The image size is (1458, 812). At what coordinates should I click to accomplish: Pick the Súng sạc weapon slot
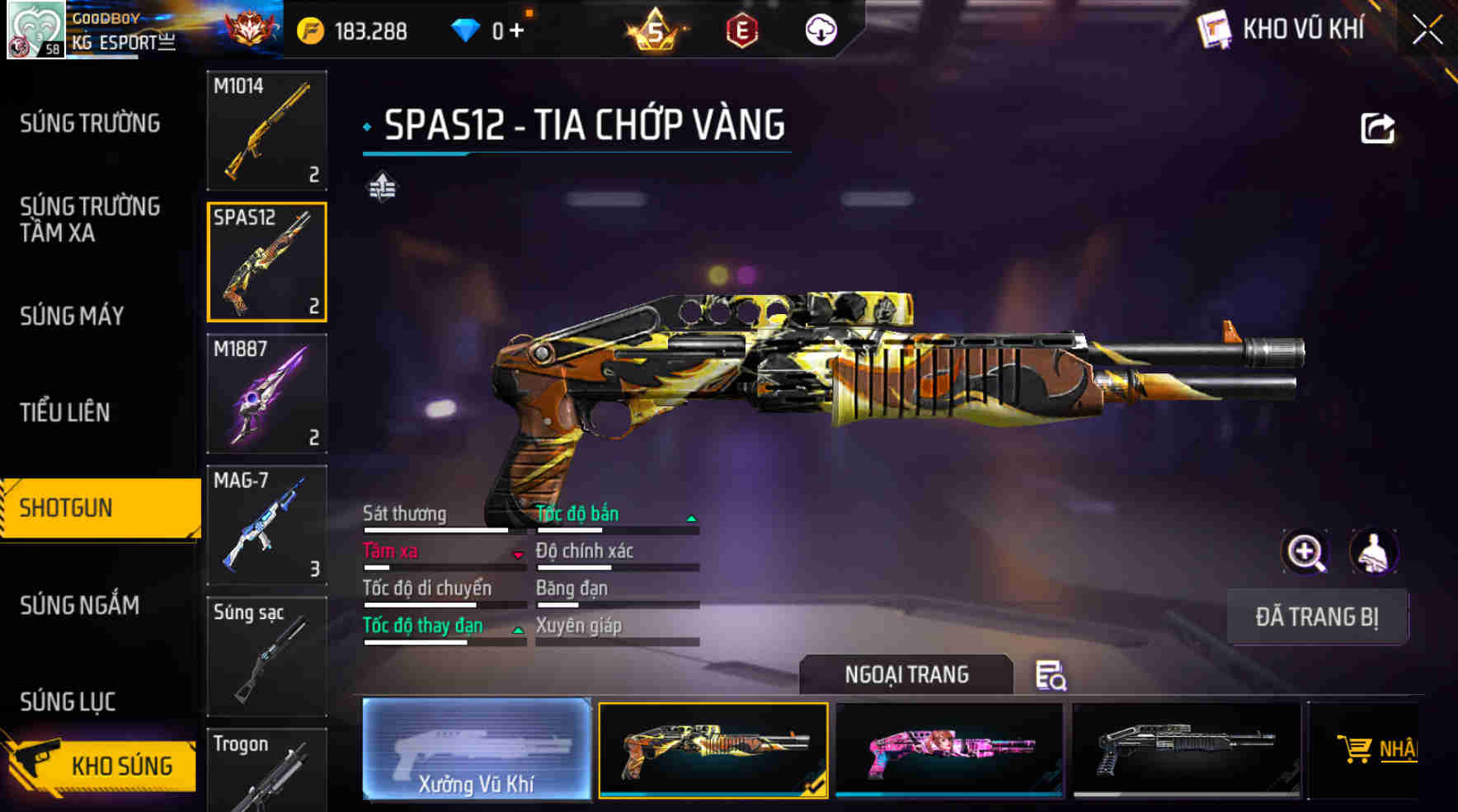click(266, 656)
